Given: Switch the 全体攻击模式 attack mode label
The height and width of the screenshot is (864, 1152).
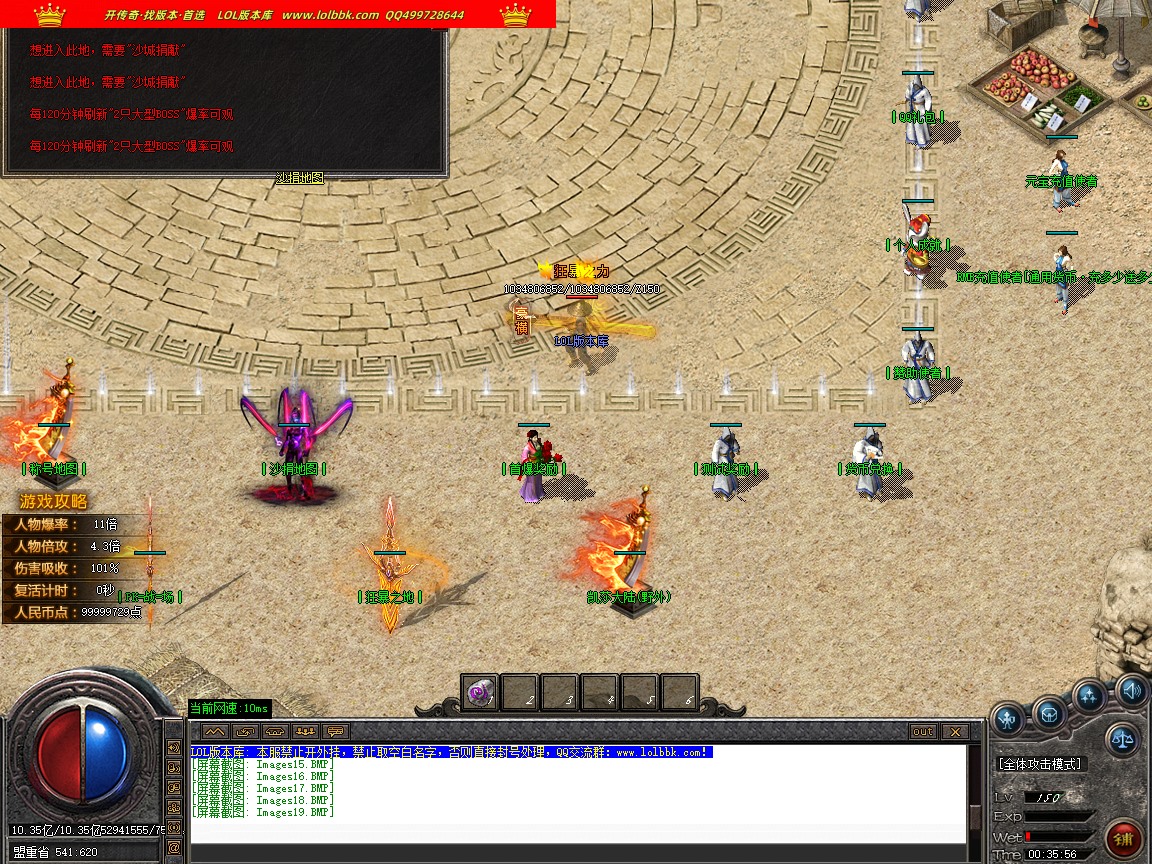Looking at the screenshot, I should [x=1040, y=764].
